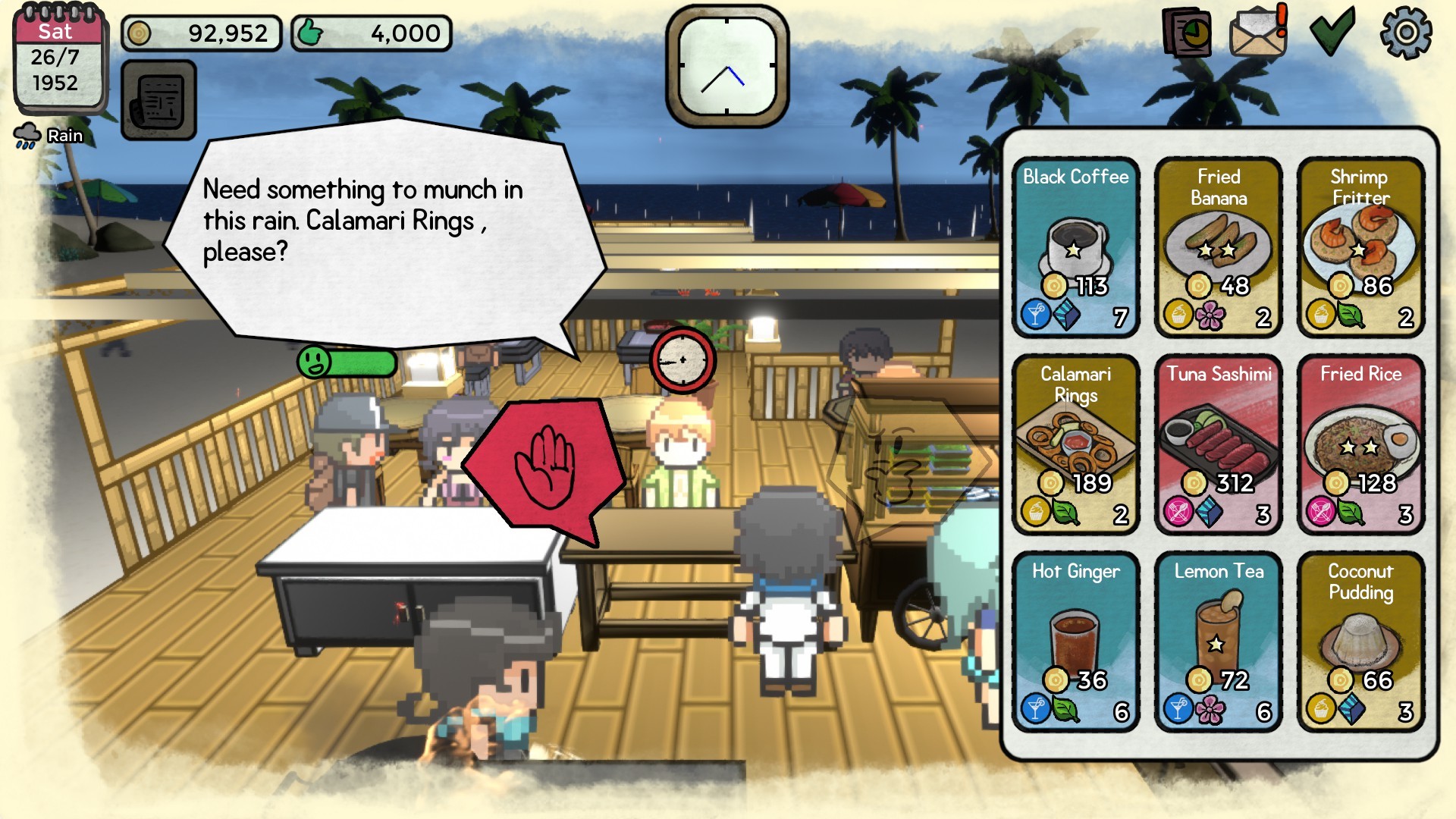Open the settings gear

(x=1407, y=32)
